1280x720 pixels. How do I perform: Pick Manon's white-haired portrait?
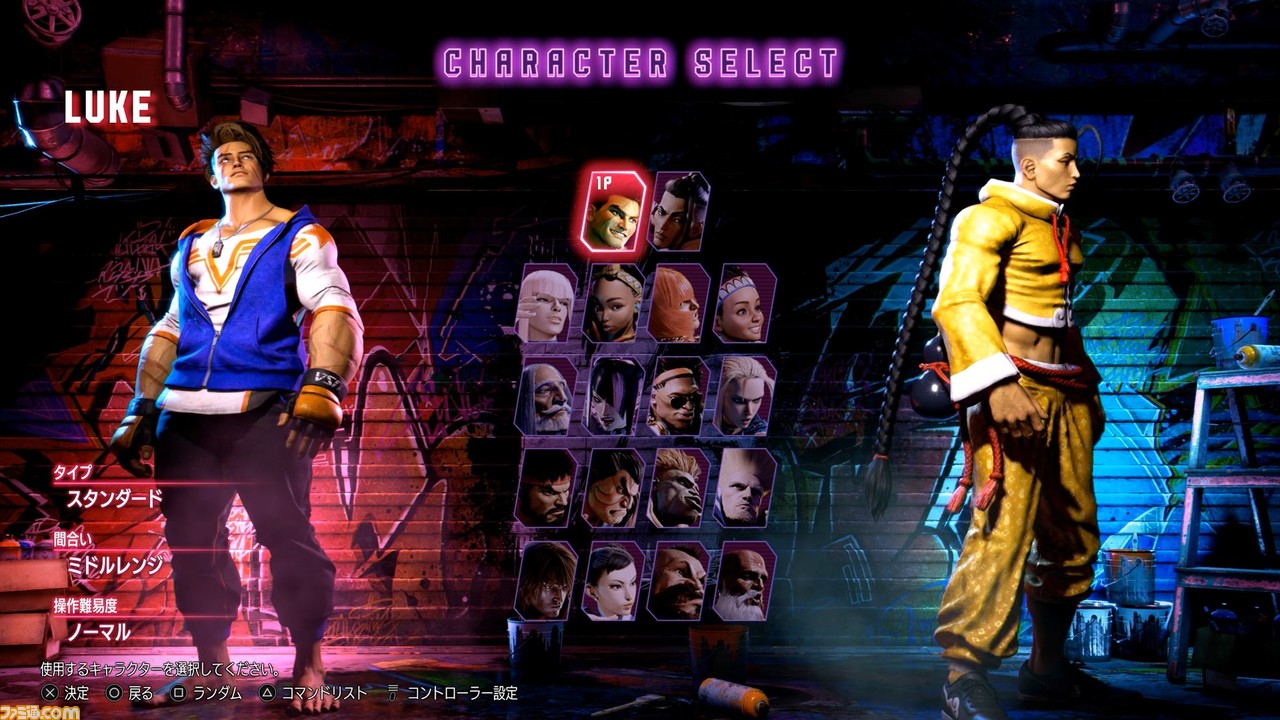(x=546, y=304)
